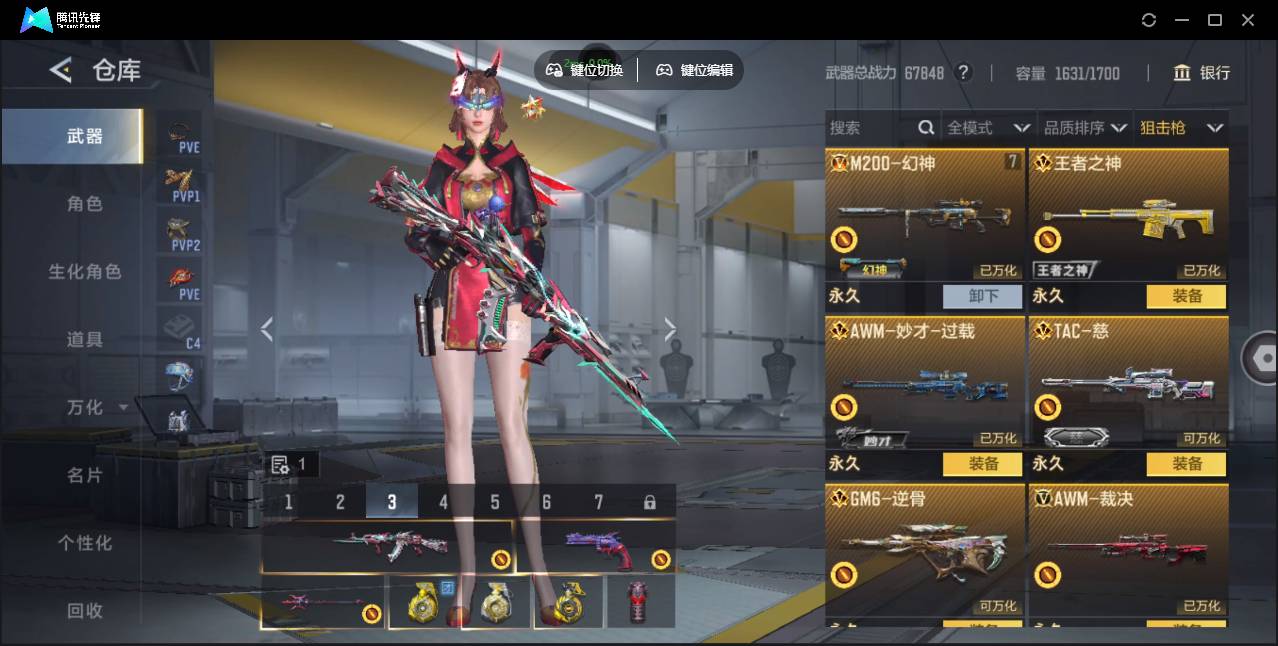Screen dimensions: 1278x646
Task: Select the GM6-逆骨 weapon card
Action: [x=926, y=545]
